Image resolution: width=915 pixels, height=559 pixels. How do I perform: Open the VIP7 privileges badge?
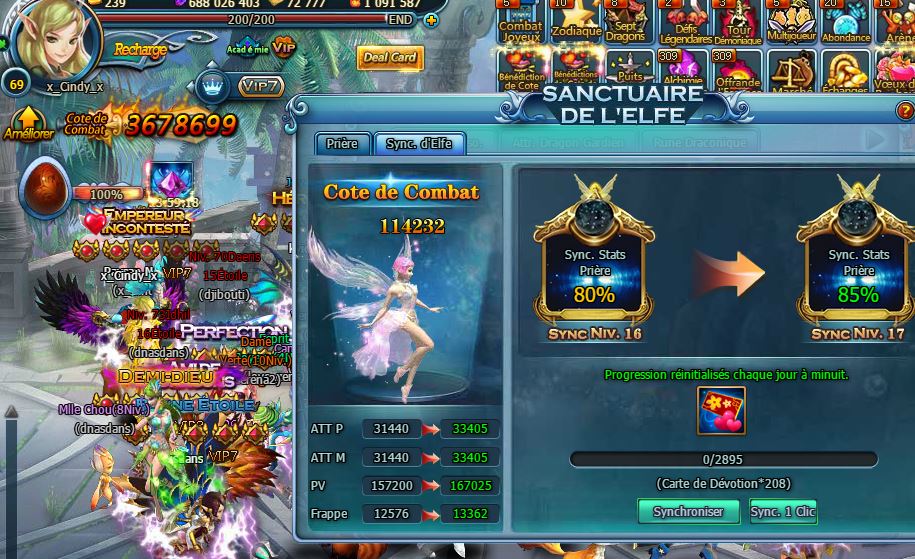(x=261, y=86)
